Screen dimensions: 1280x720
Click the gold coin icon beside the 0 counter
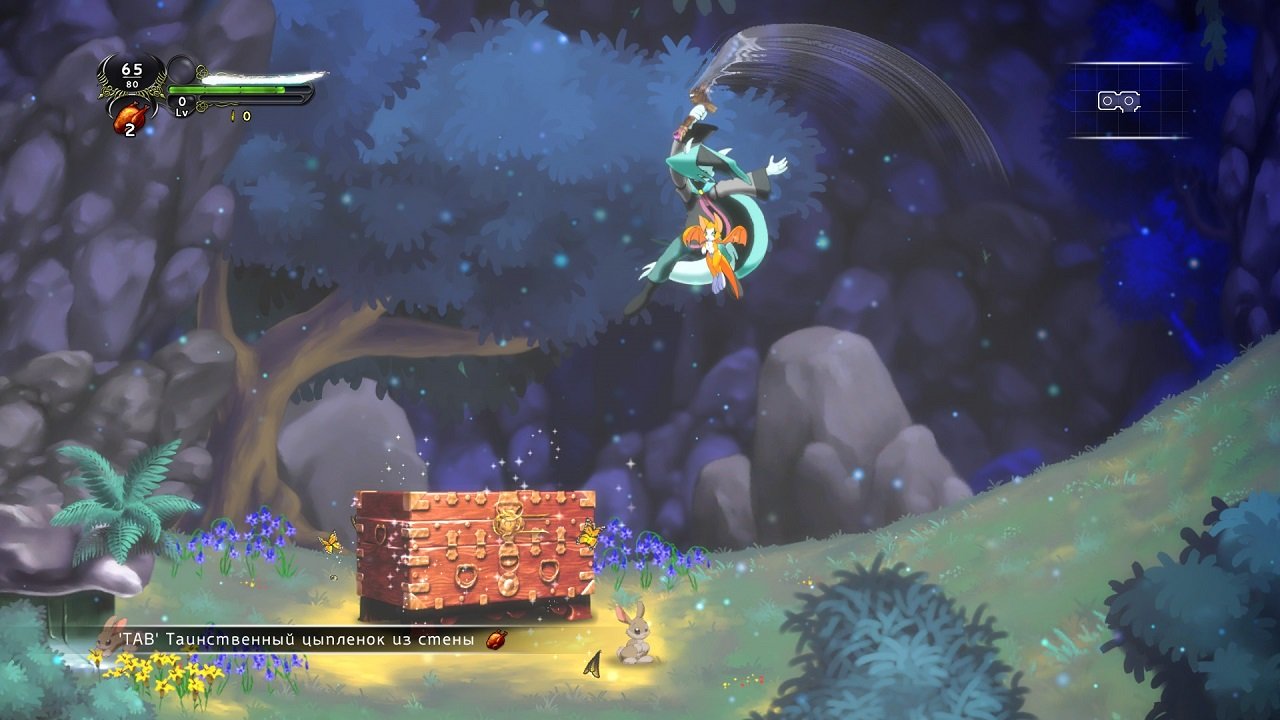[233, 114]
